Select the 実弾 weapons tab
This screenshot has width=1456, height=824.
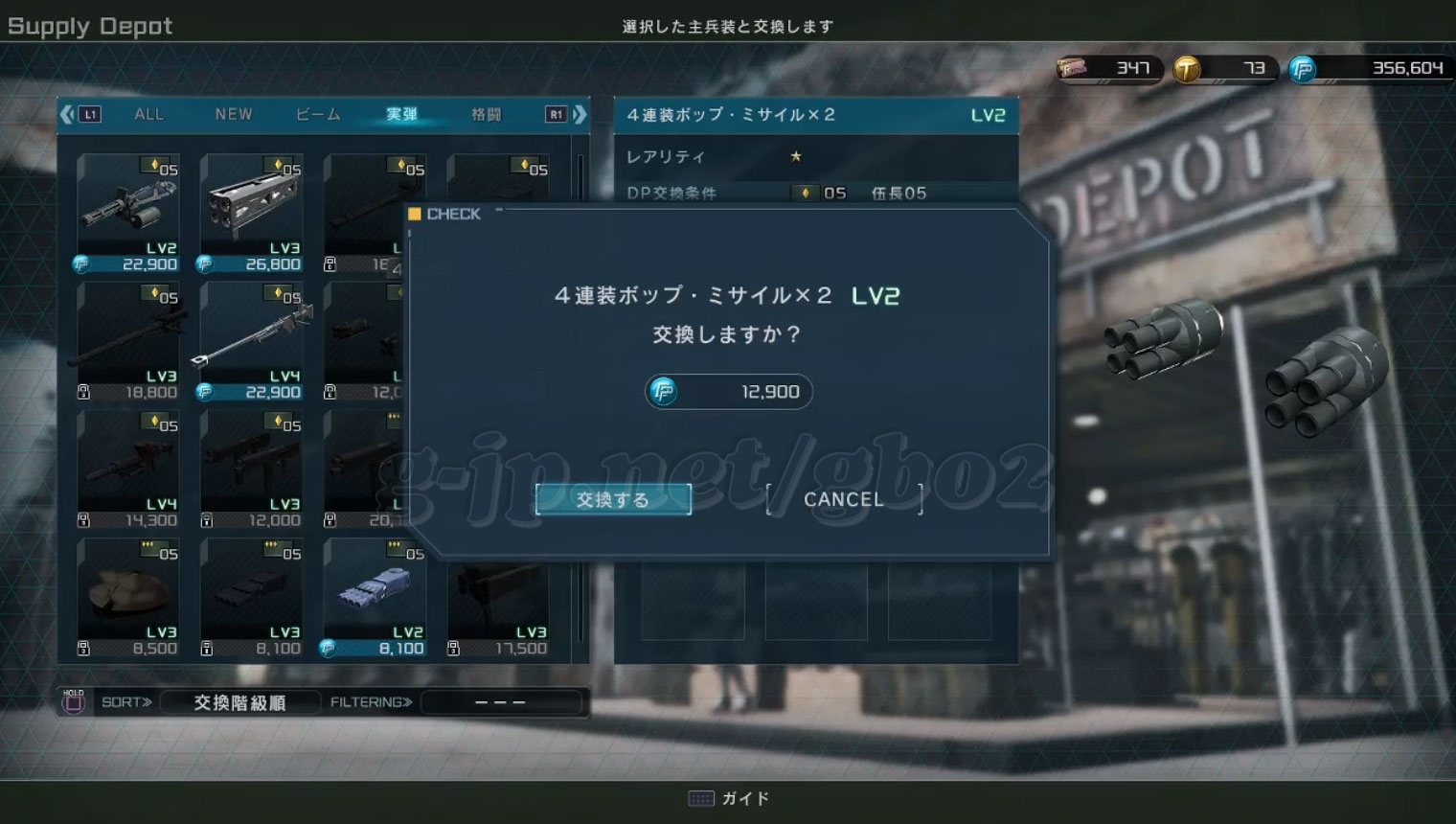coord(401,114)
